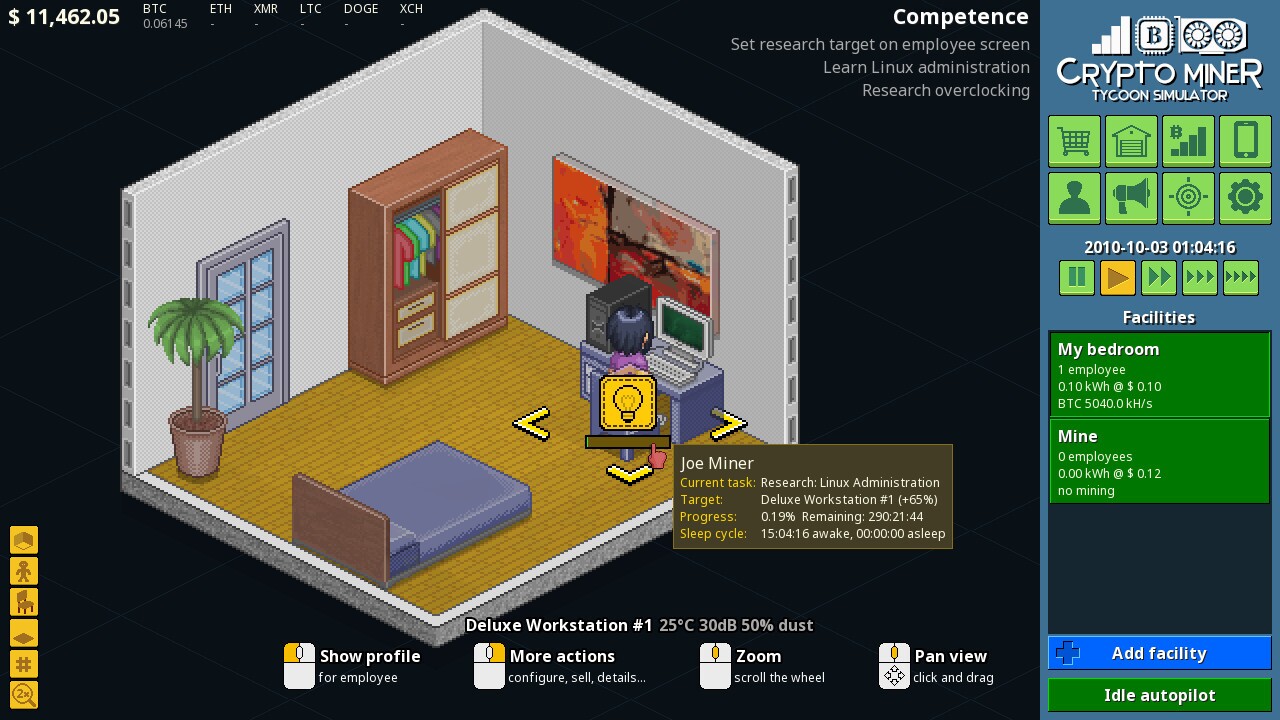The height and width of the screenshot is (720, 1280).
Task: Toggle wall visibility with the room icon
Action: (x=24, y=540)
